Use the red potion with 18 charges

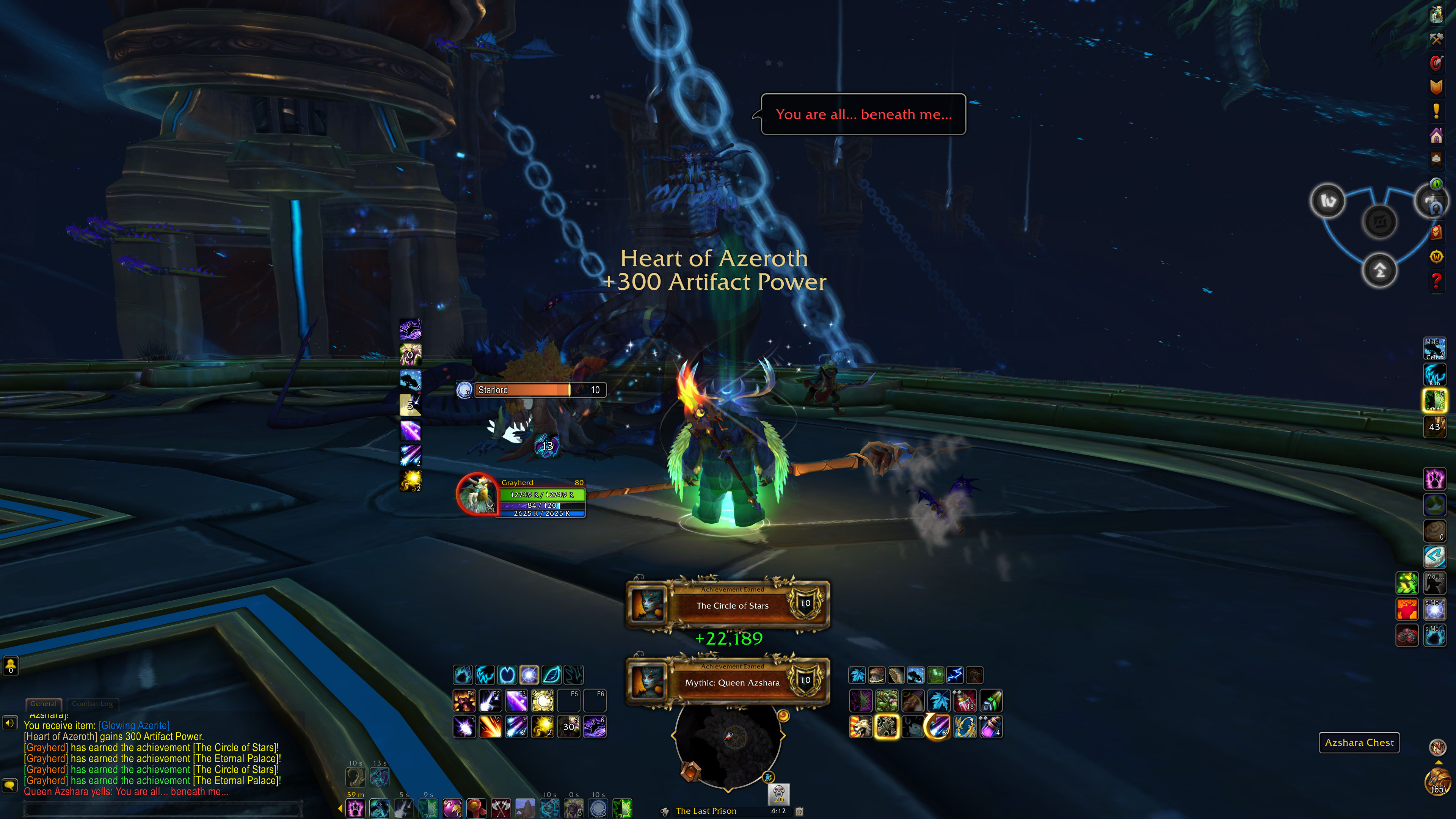[965, 701]
